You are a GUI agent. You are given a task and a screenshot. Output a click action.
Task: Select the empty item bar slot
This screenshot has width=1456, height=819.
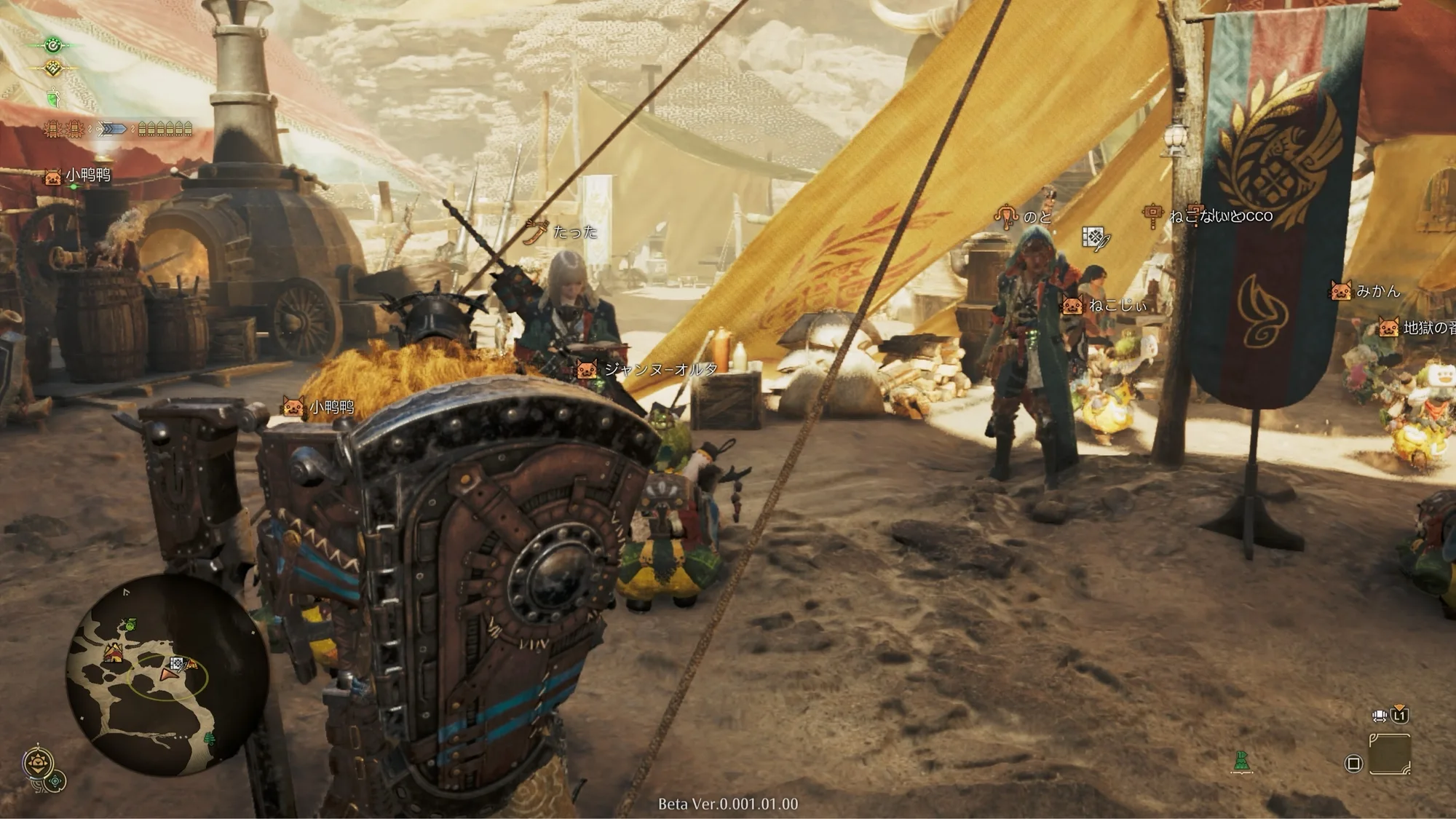coord(1389,753)
